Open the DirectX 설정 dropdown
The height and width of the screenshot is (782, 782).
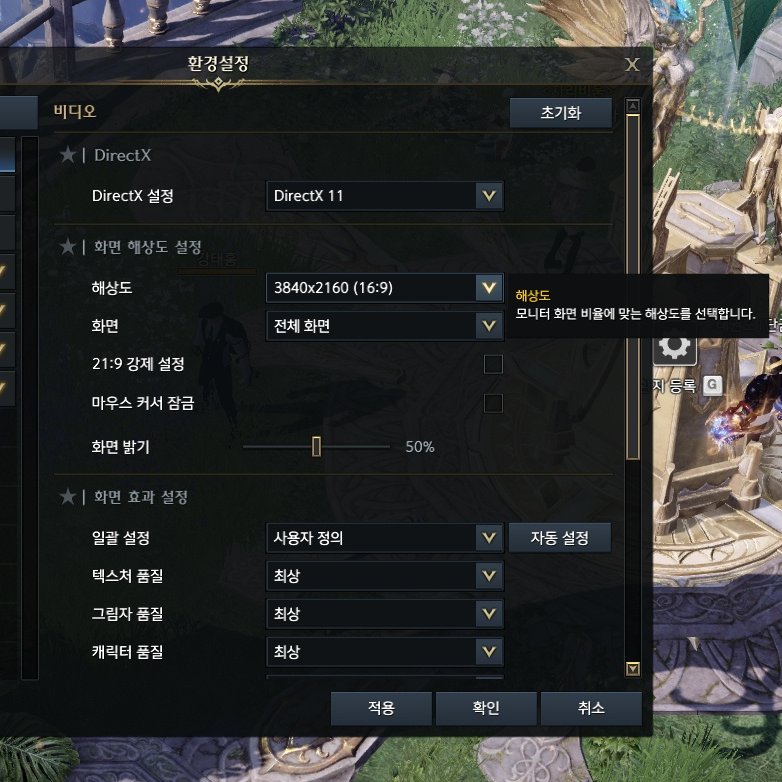[385, 196]
